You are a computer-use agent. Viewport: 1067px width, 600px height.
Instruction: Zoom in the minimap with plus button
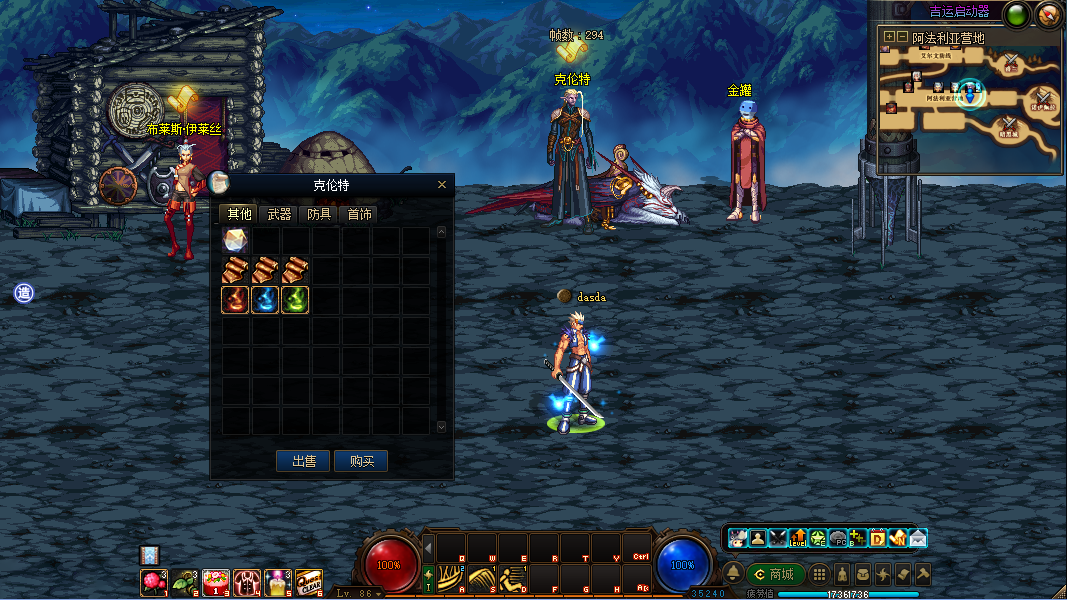click(888, 37)
